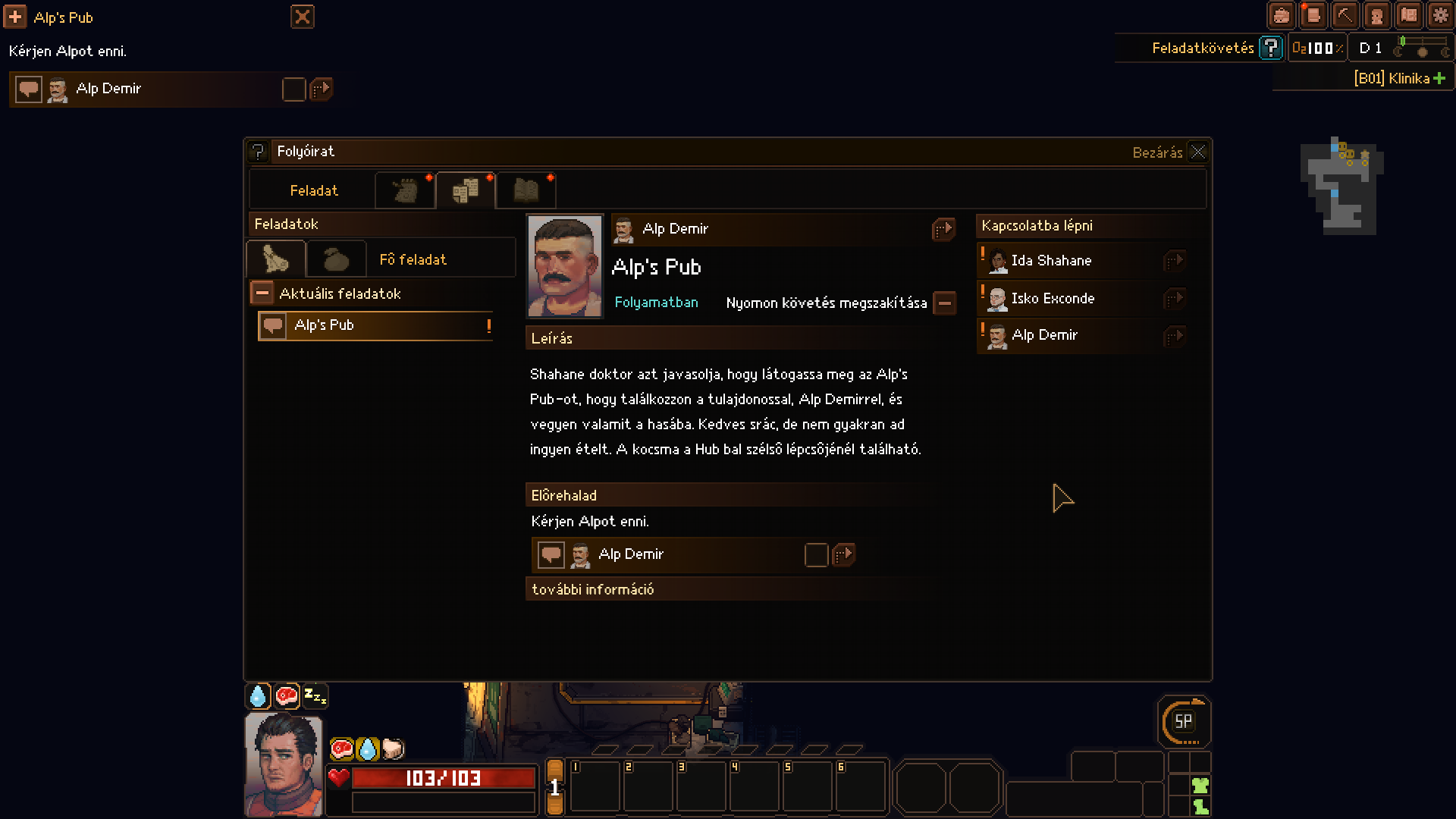Toggle the Feladatkövetés question mark button

[x=1270, y=48]
